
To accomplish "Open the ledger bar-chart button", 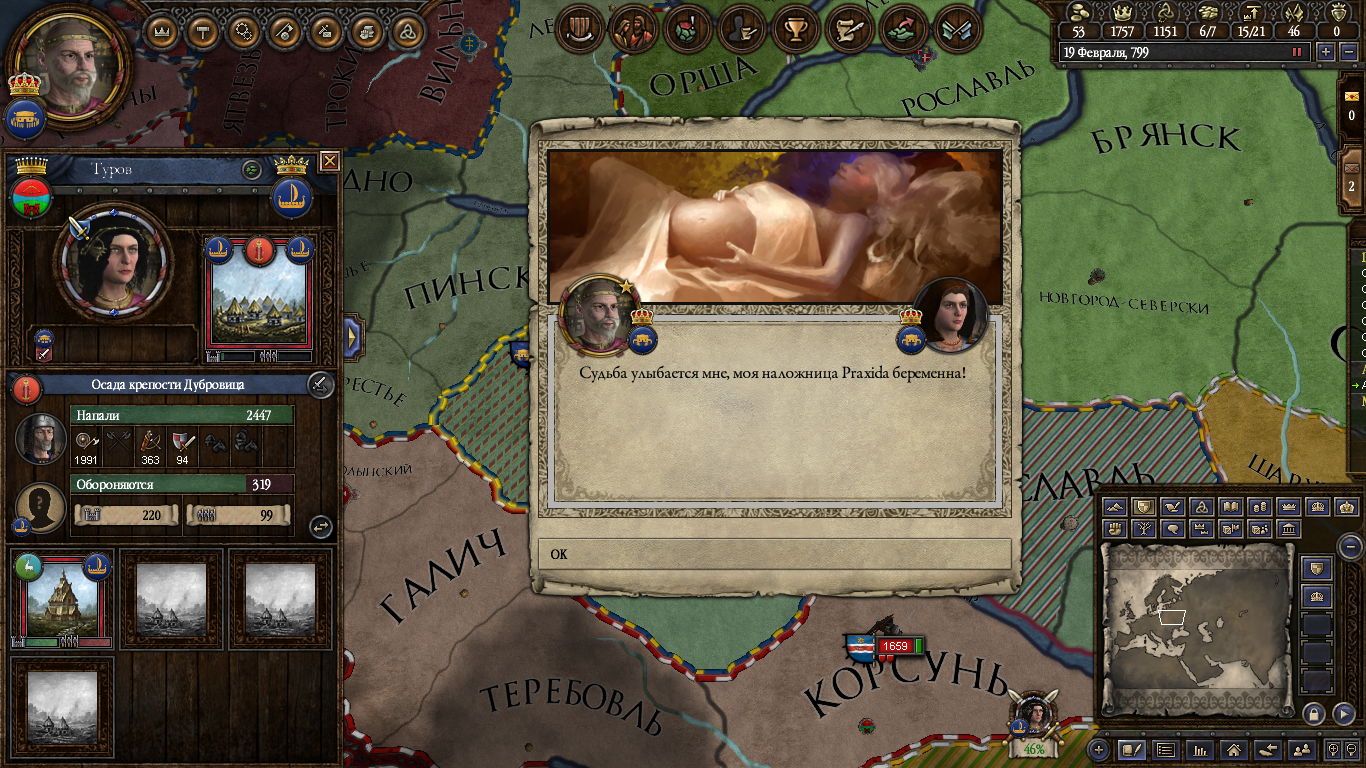I will click(1201, 749).
